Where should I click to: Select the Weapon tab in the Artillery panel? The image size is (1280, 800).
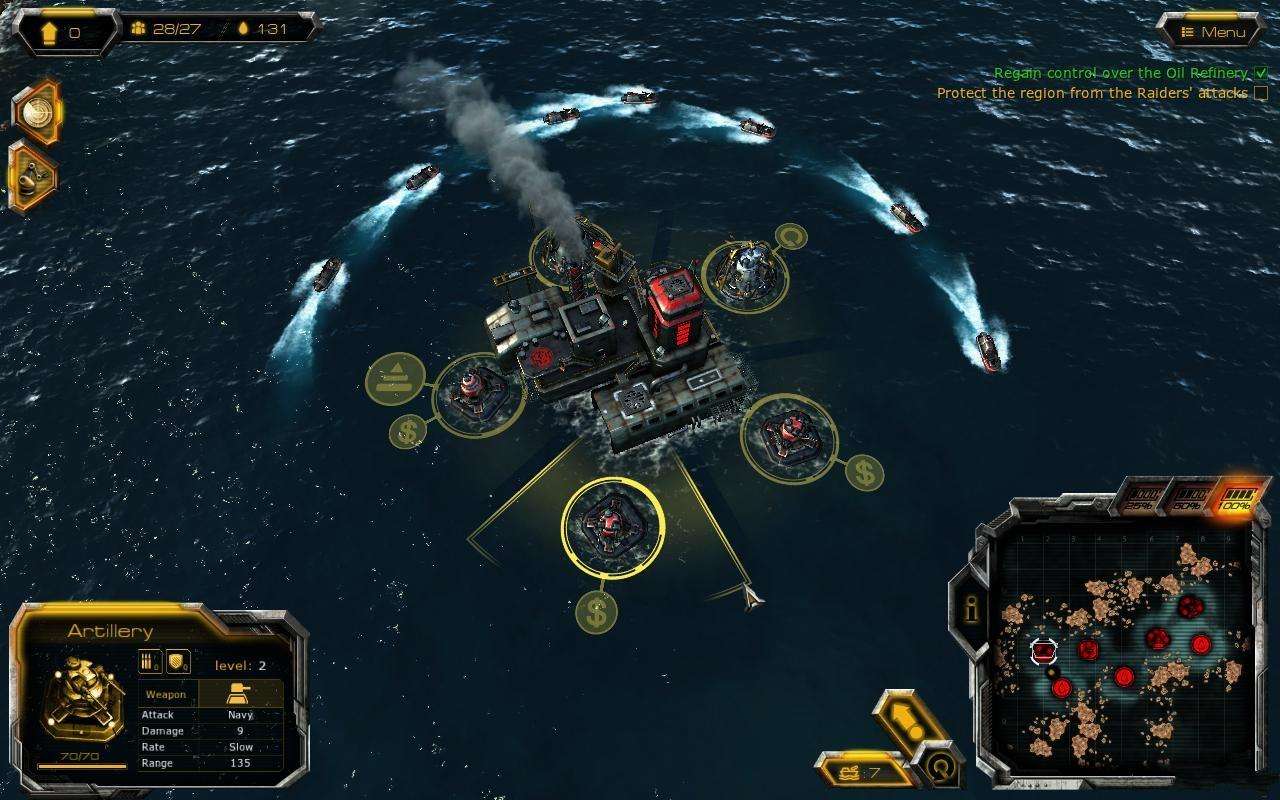(x=166, y=694)
